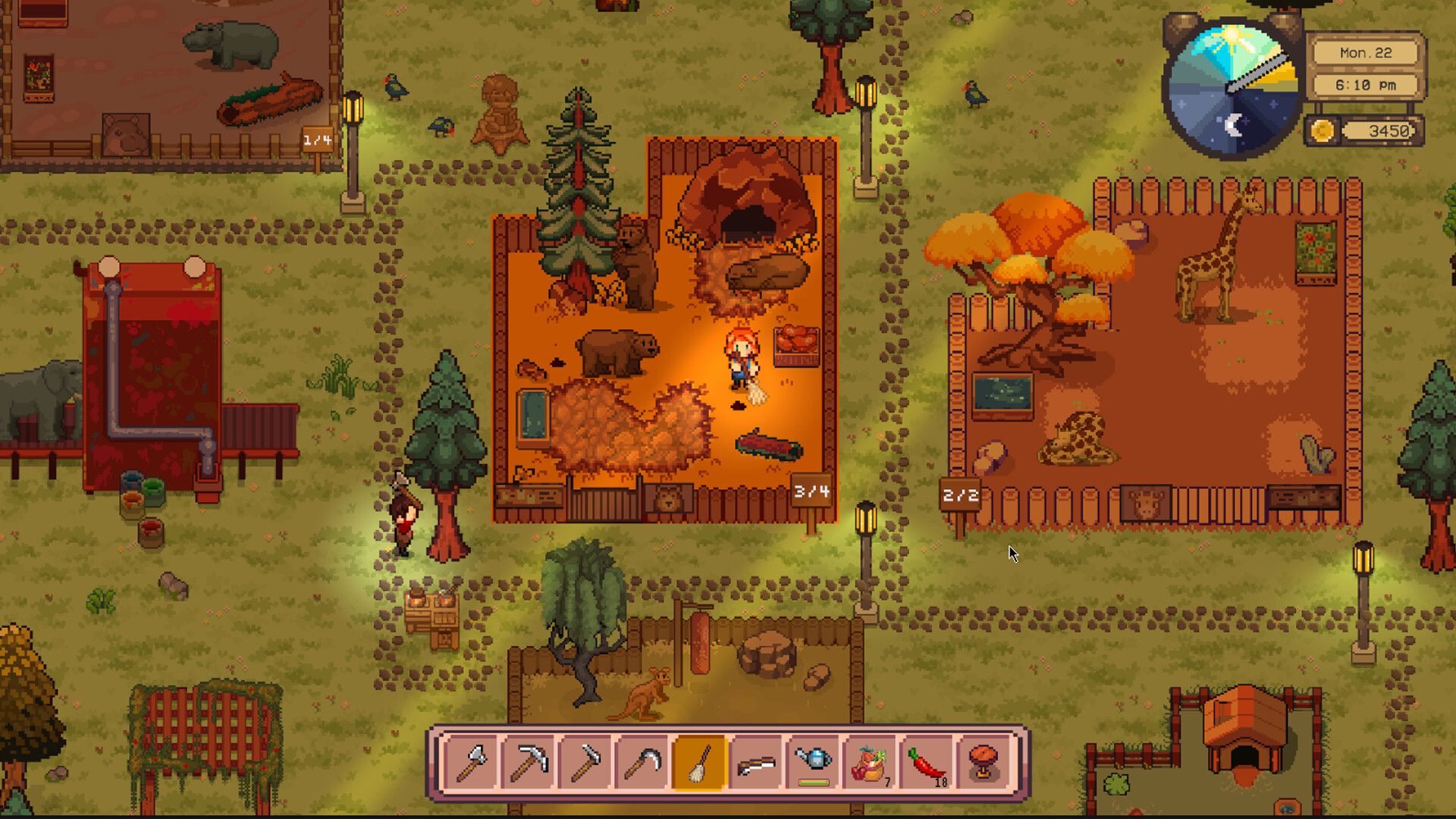Click the 6:10 pm time display
This screenshot has width=1456, height=819.
[1365, 86]
